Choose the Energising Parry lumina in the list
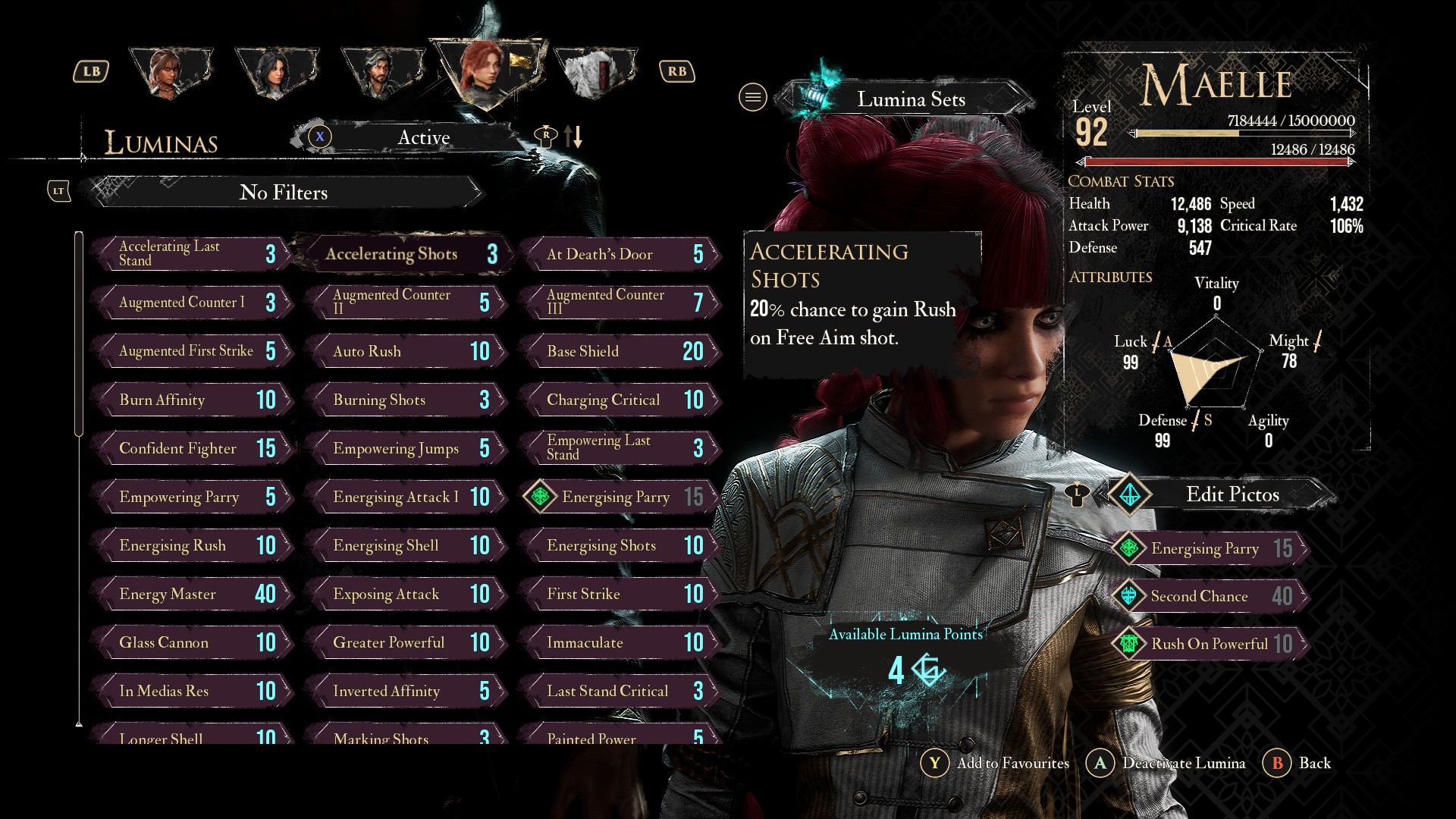Screen dimensions: 1456x819 coord(618,497)
